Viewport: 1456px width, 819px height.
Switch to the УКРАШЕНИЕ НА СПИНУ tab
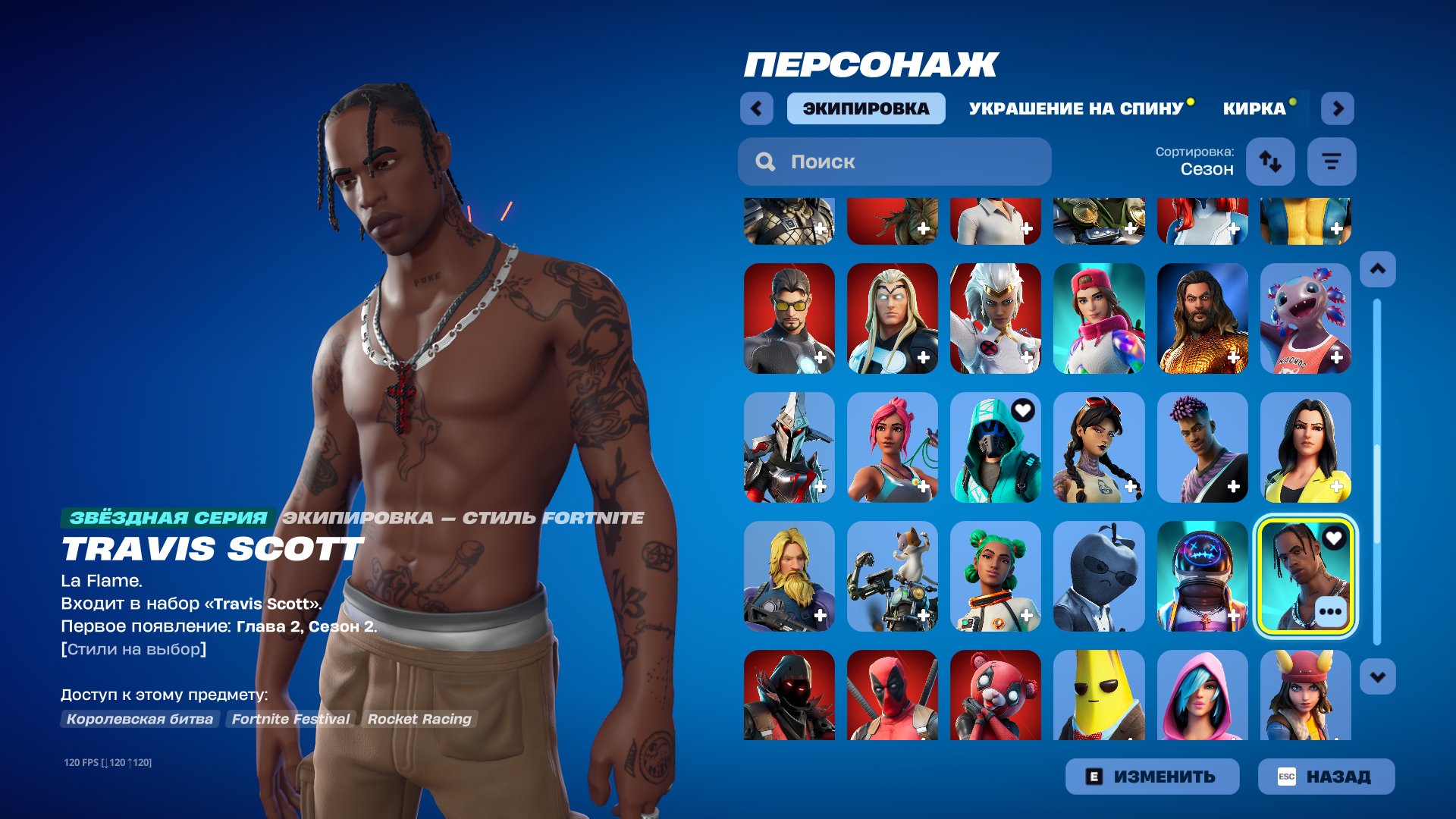coord(1075,108)
